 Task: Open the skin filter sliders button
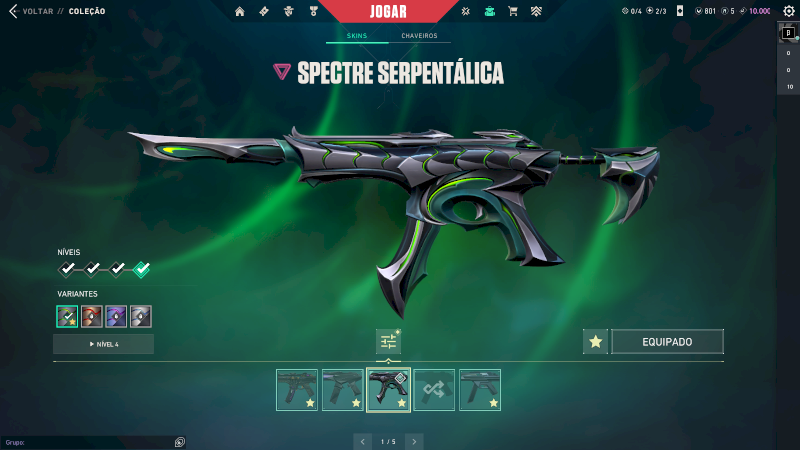[x=388, y=342]
